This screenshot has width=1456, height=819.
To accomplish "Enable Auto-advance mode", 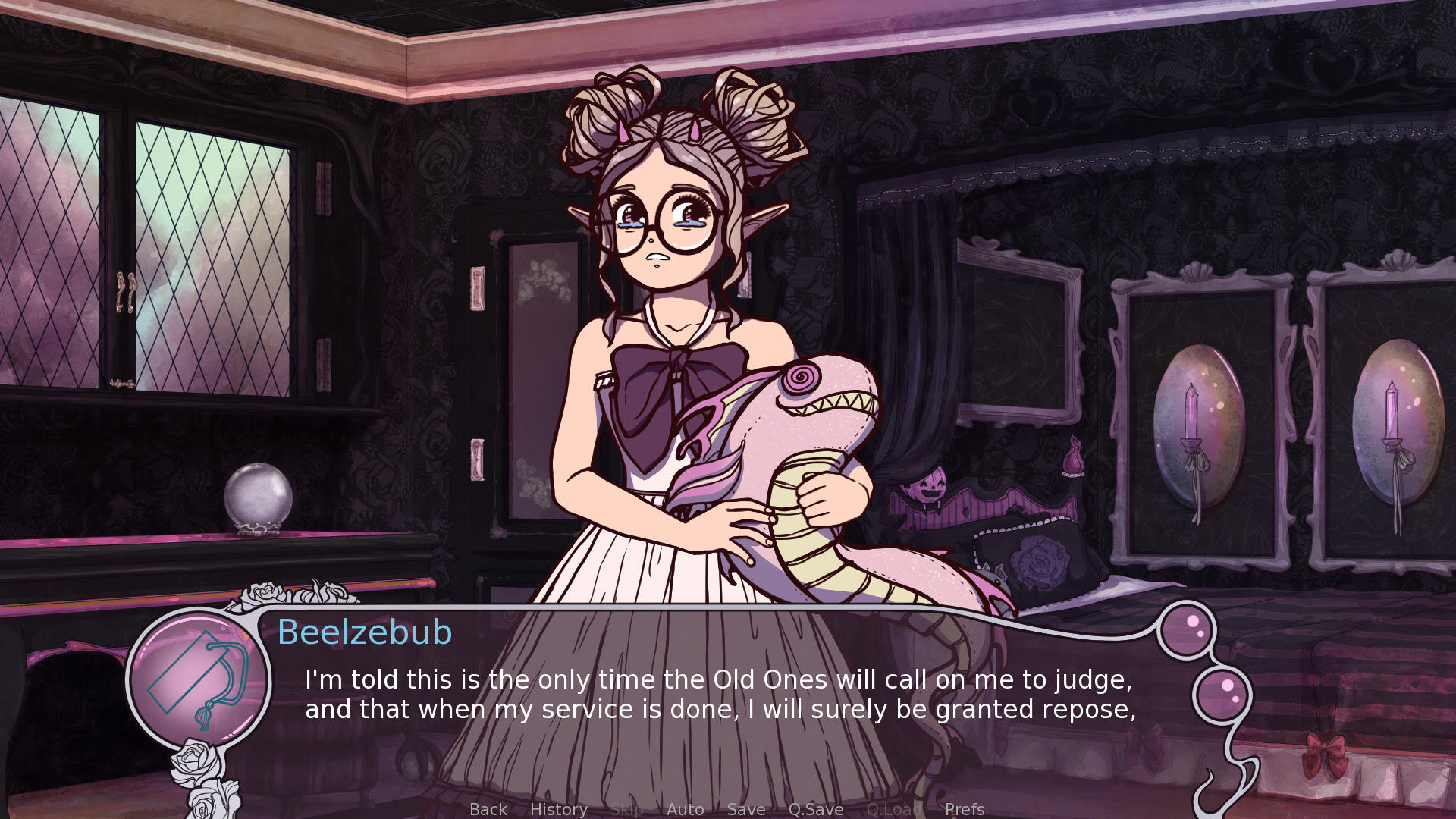I will tap(686, 809).
